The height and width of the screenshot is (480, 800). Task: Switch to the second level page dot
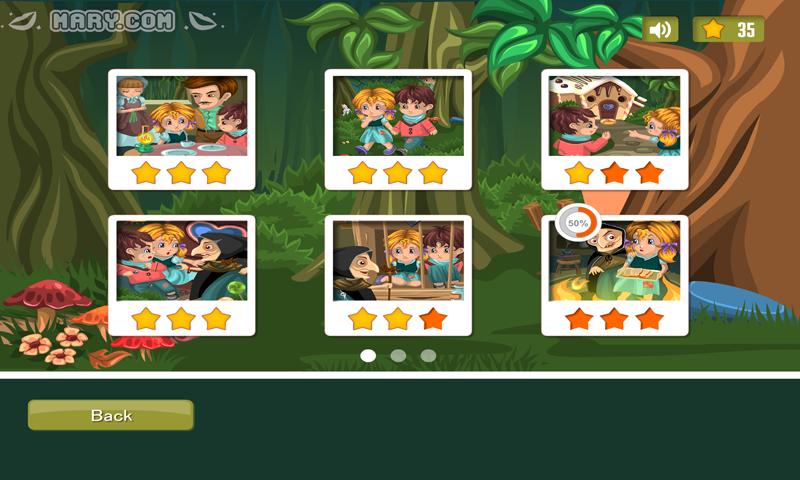[398, 355]
